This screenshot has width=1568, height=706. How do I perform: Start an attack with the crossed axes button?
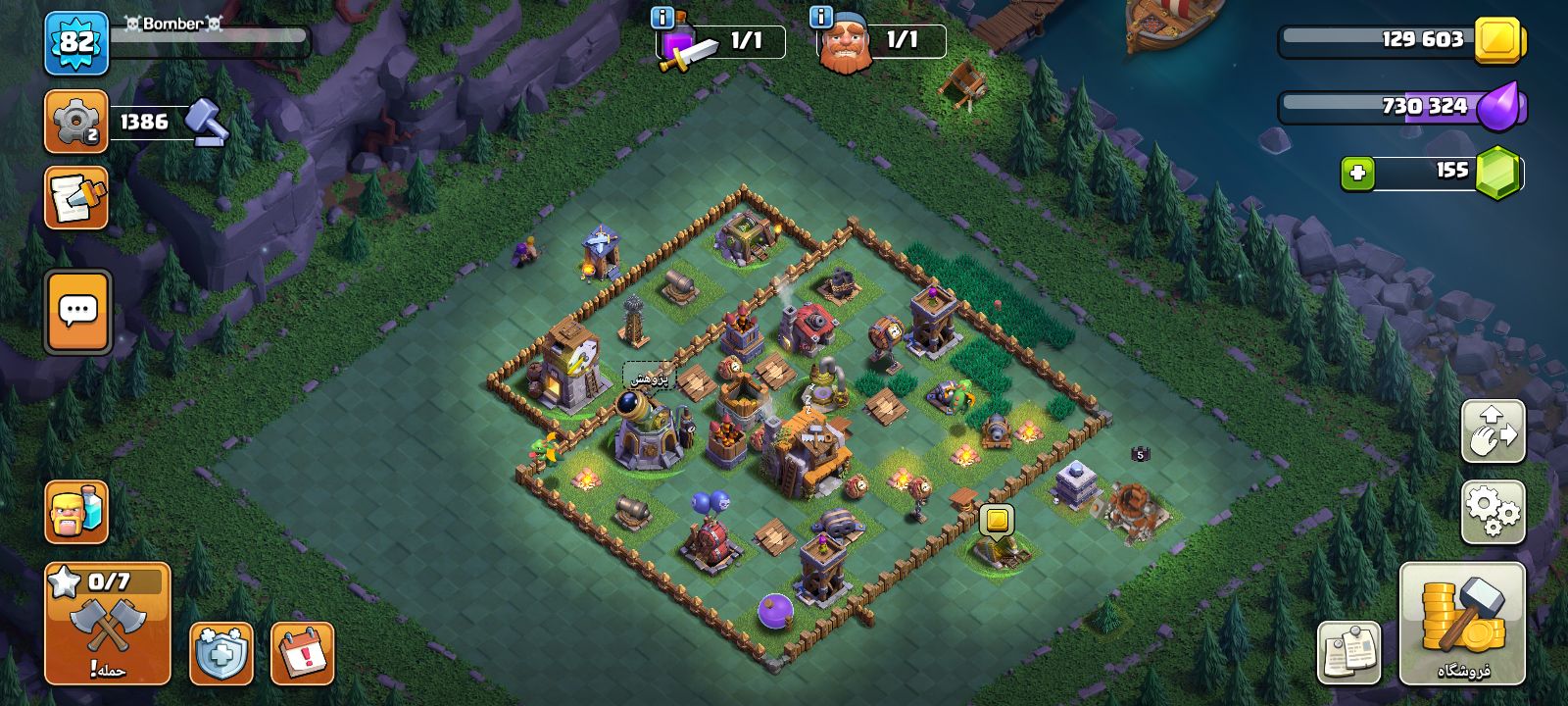[x=108, y=624]
